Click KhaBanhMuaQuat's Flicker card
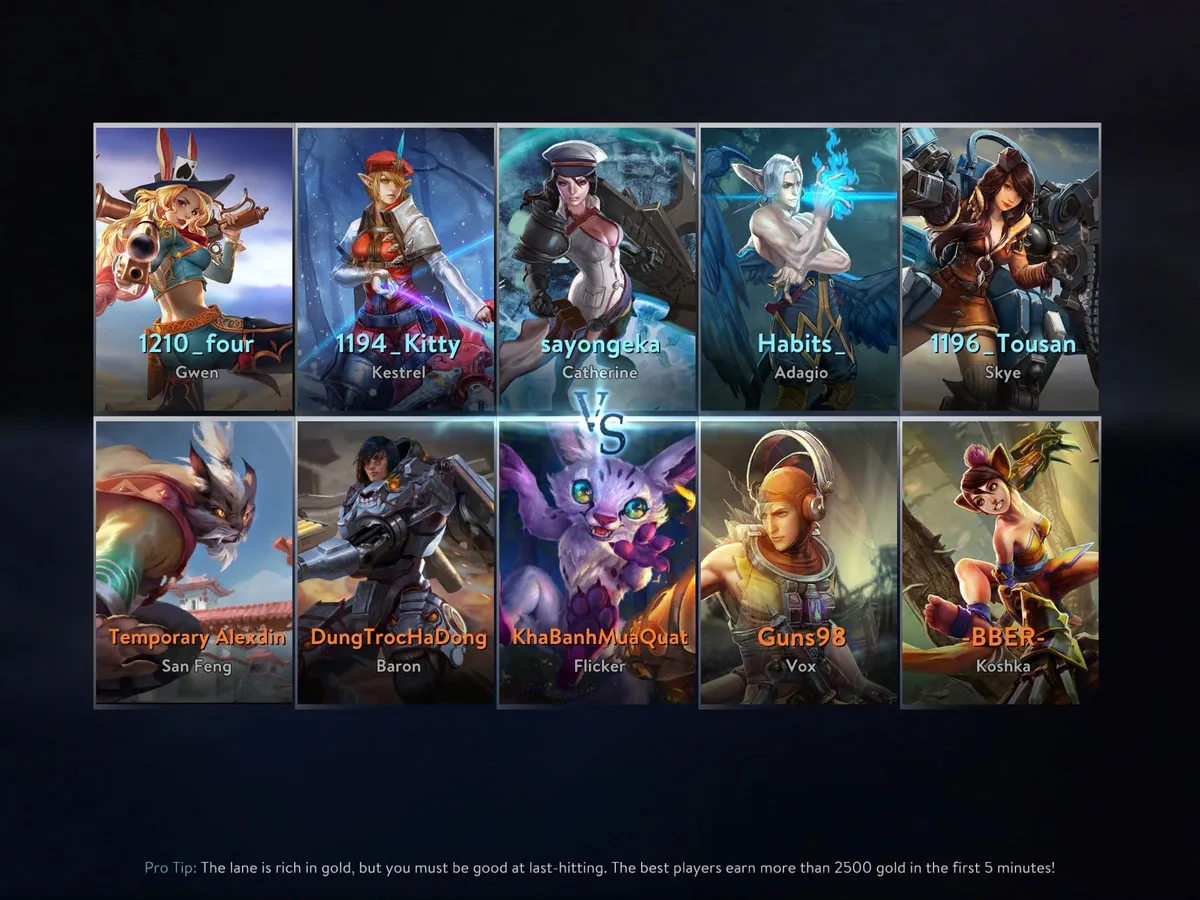The height and width of the screenshot is (900, 1200). point(598,562)
